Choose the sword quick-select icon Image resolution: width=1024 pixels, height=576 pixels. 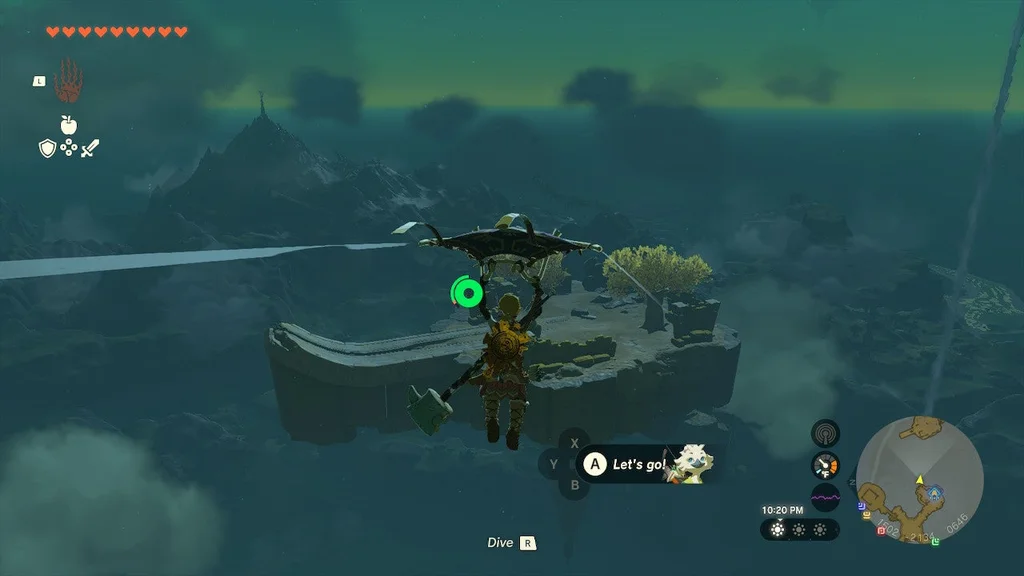coord(90,148)
